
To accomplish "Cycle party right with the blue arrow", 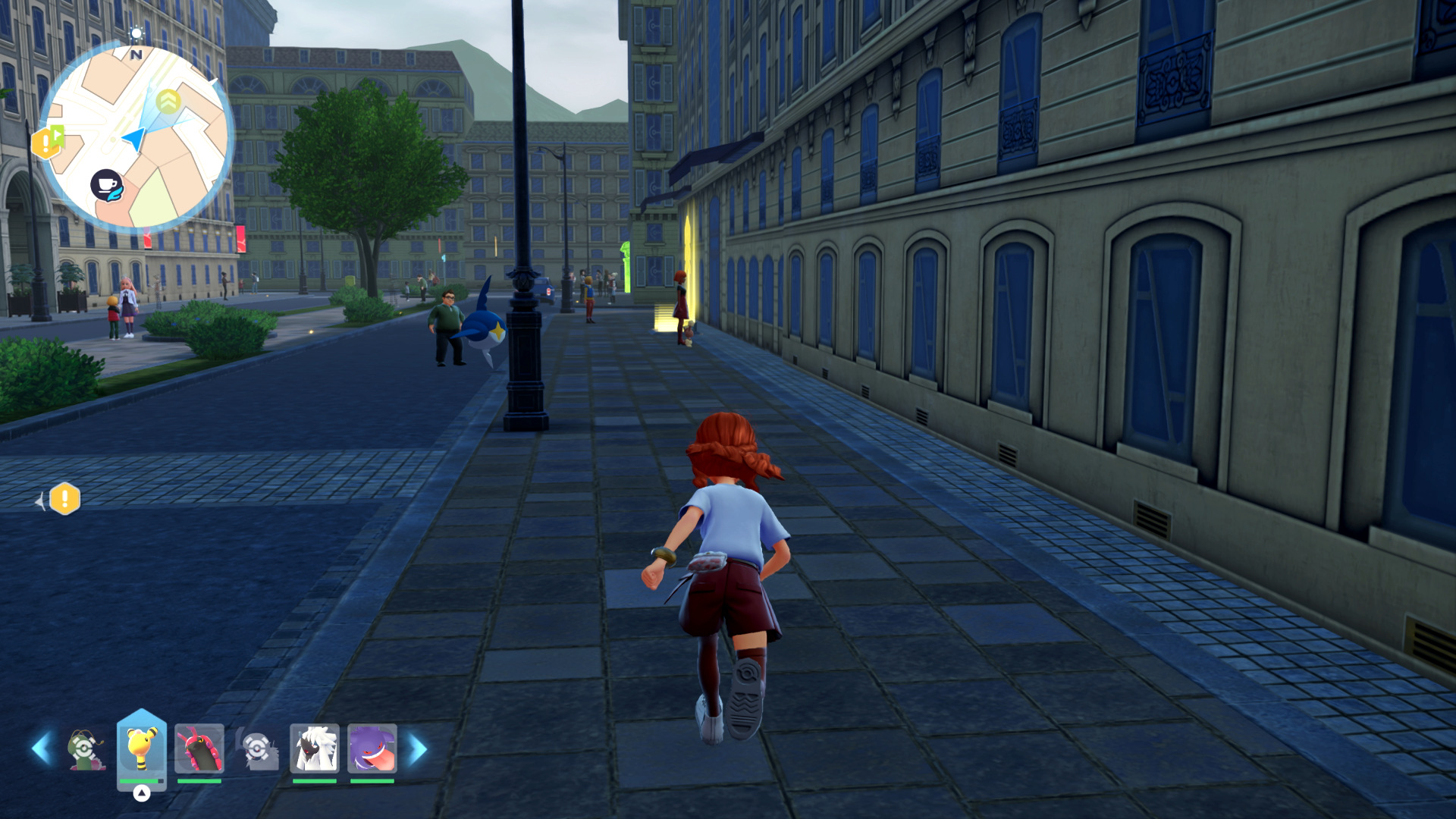I will pyautogui.click(x=418, y=748).
